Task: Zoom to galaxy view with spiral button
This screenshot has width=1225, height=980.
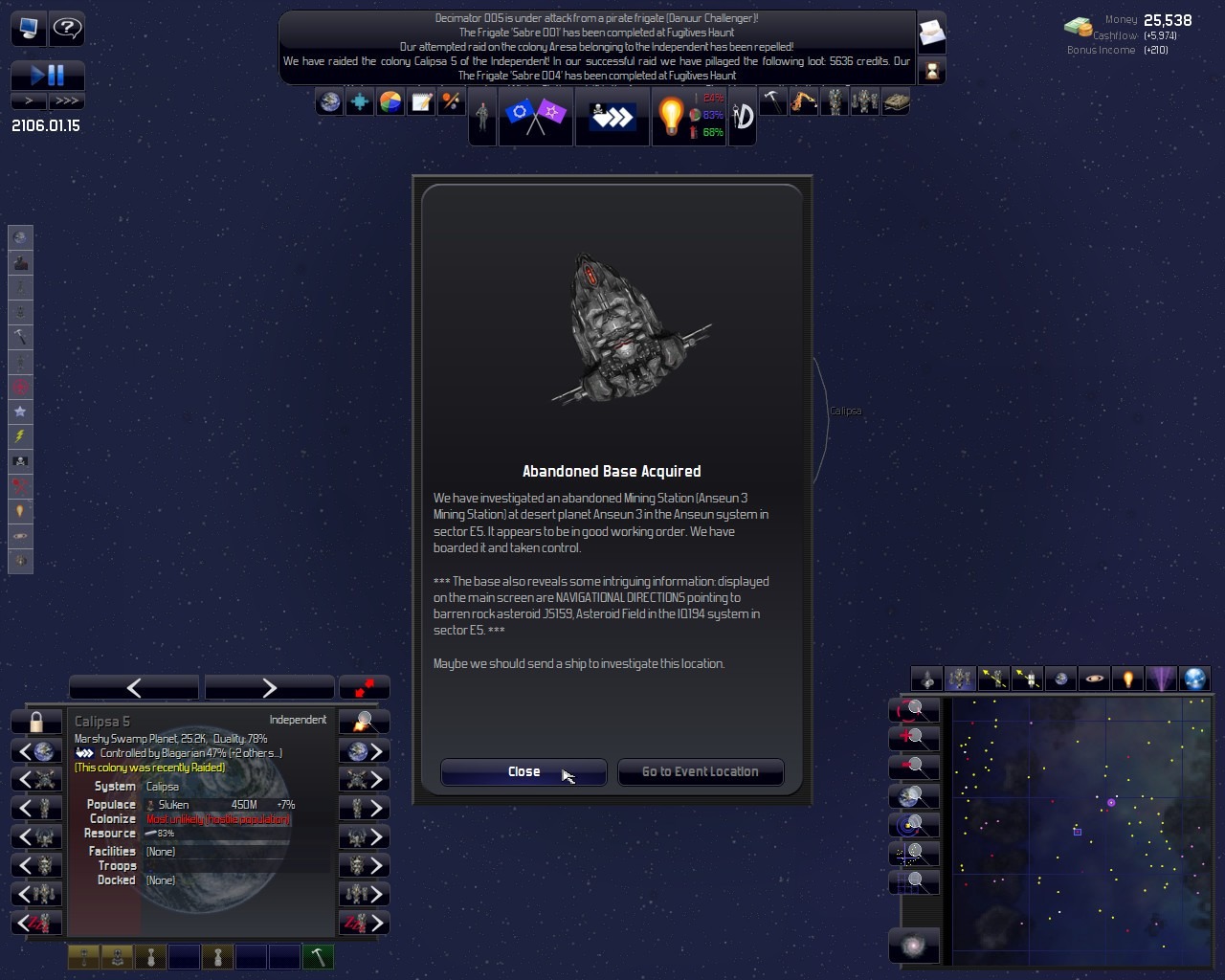Action: coord(913,946)
